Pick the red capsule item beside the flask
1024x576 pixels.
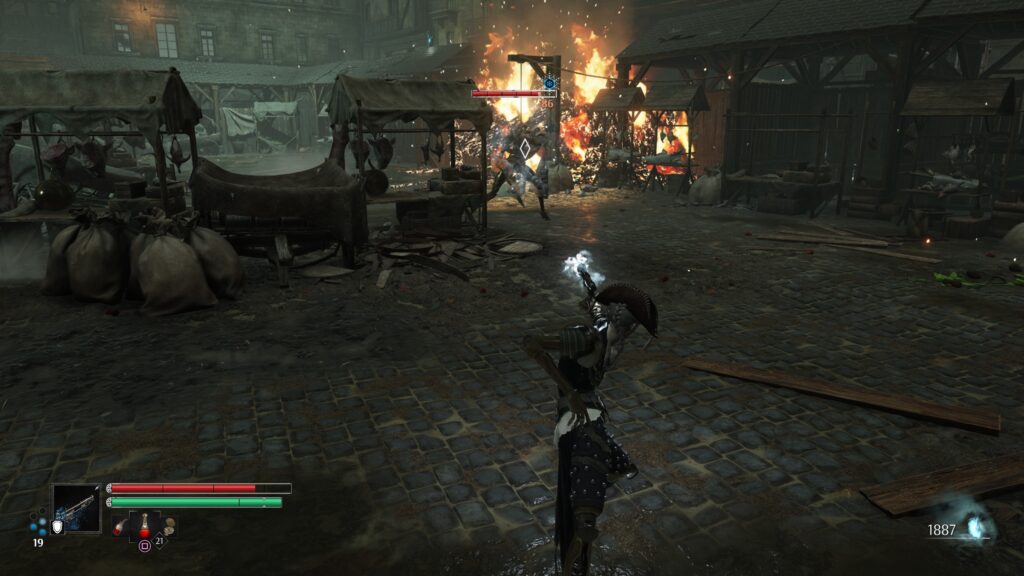click(x=120, y=527)
